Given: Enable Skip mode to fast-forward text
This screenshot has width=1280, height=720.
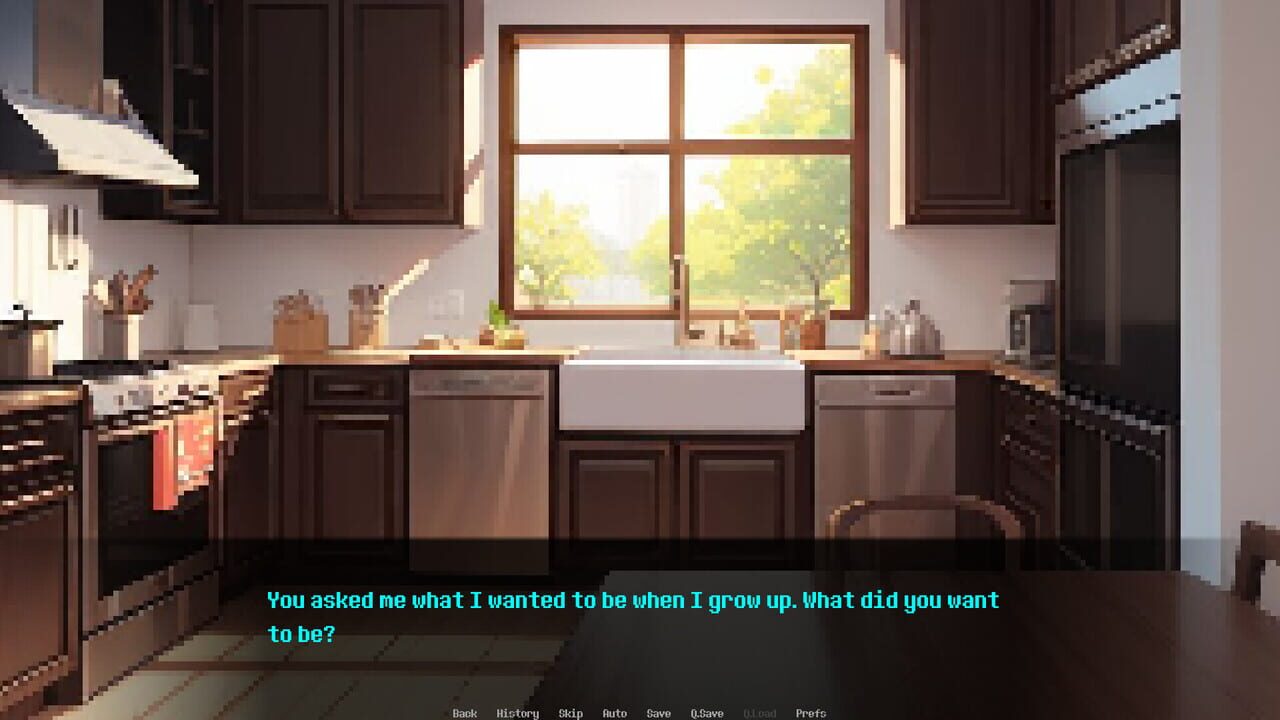Looking at the screenshot, I should pos(569,713).
